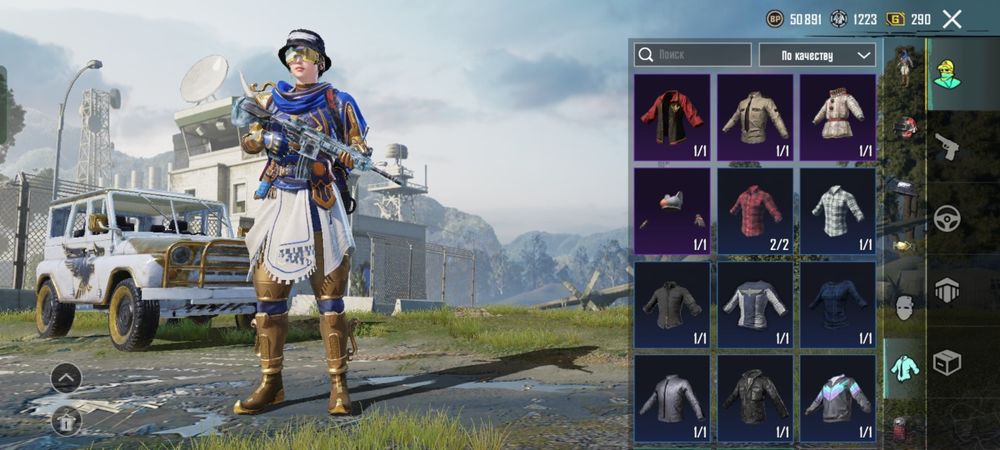The height and width of the screenshot is (450, 1000).
Task: Open the box crate category tab
Action: 947,362
